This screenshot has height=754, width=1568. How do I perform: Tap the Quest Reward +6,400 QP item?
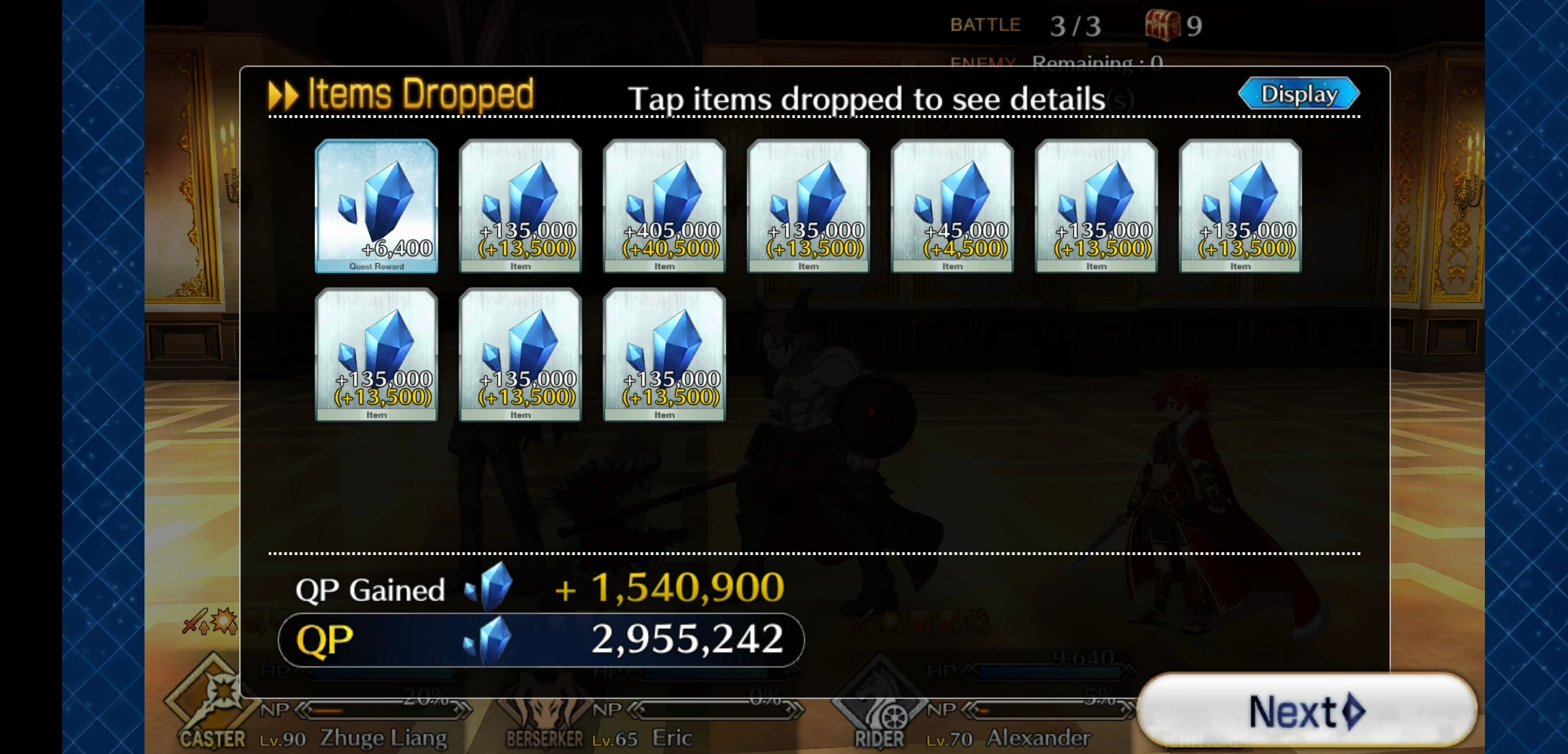point(376,206)
